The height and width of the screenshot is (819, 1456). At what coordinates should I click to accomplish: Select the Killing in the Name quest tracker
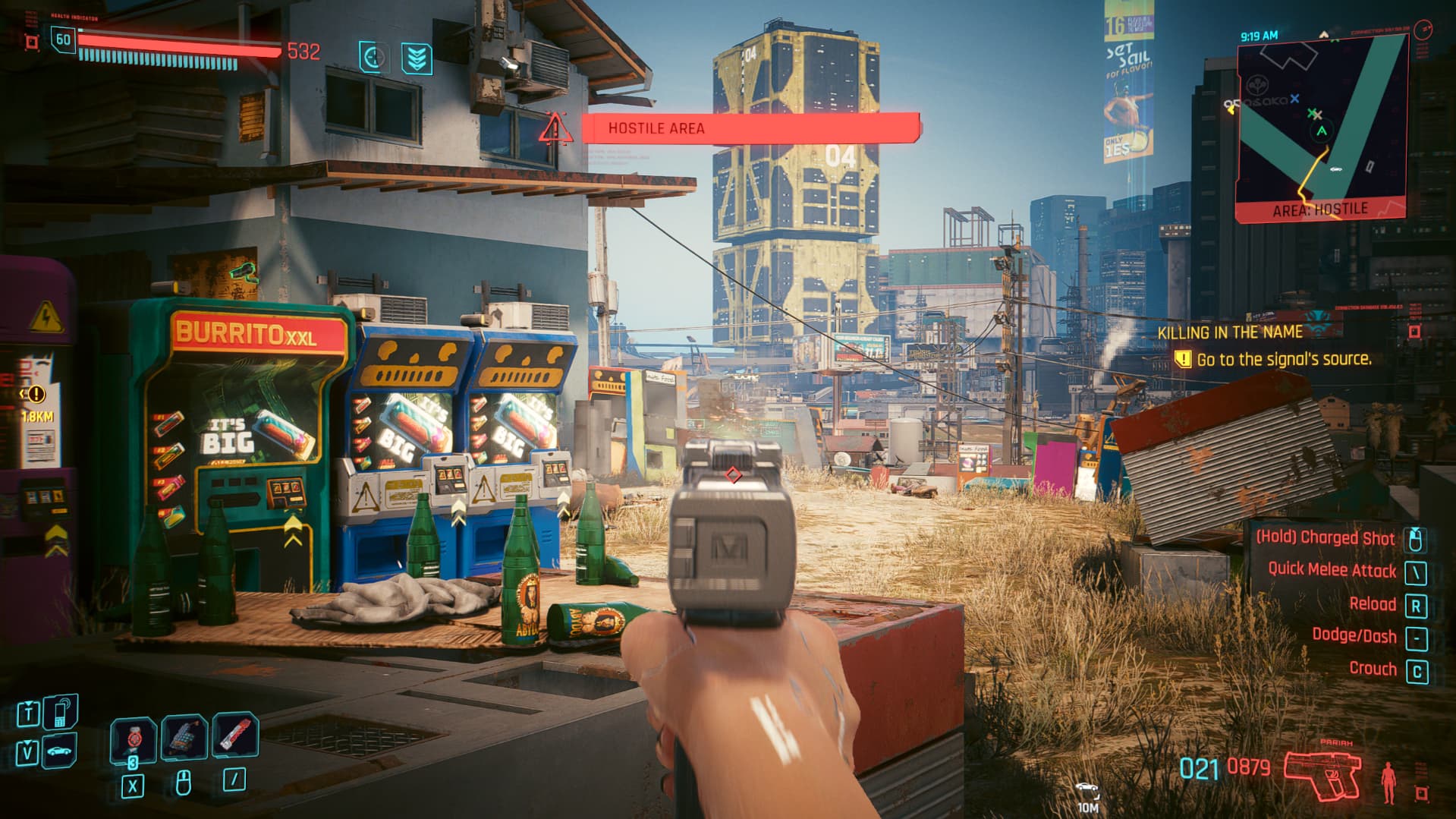[x=1229, y=332]
